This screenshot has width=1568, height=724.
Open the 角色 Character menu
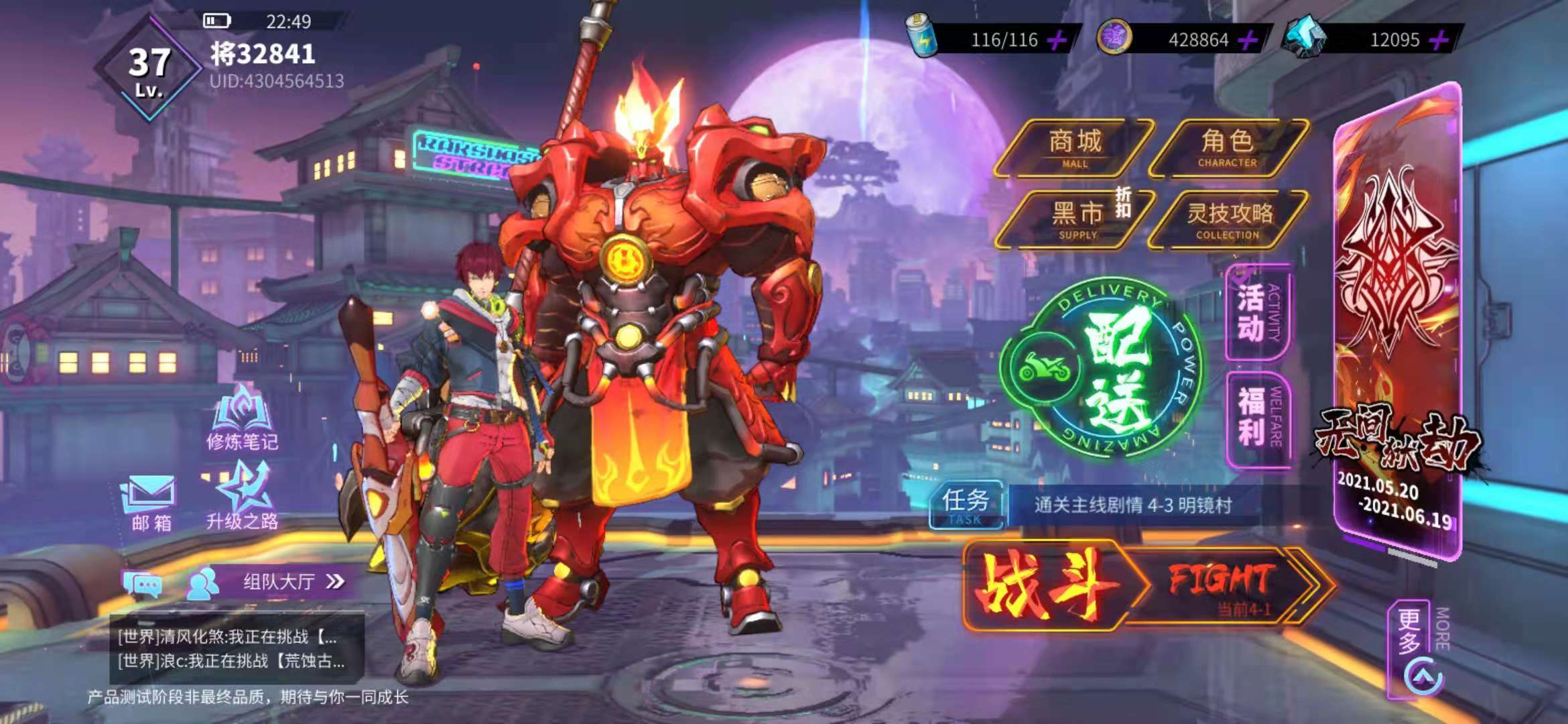pos(1228,148)
